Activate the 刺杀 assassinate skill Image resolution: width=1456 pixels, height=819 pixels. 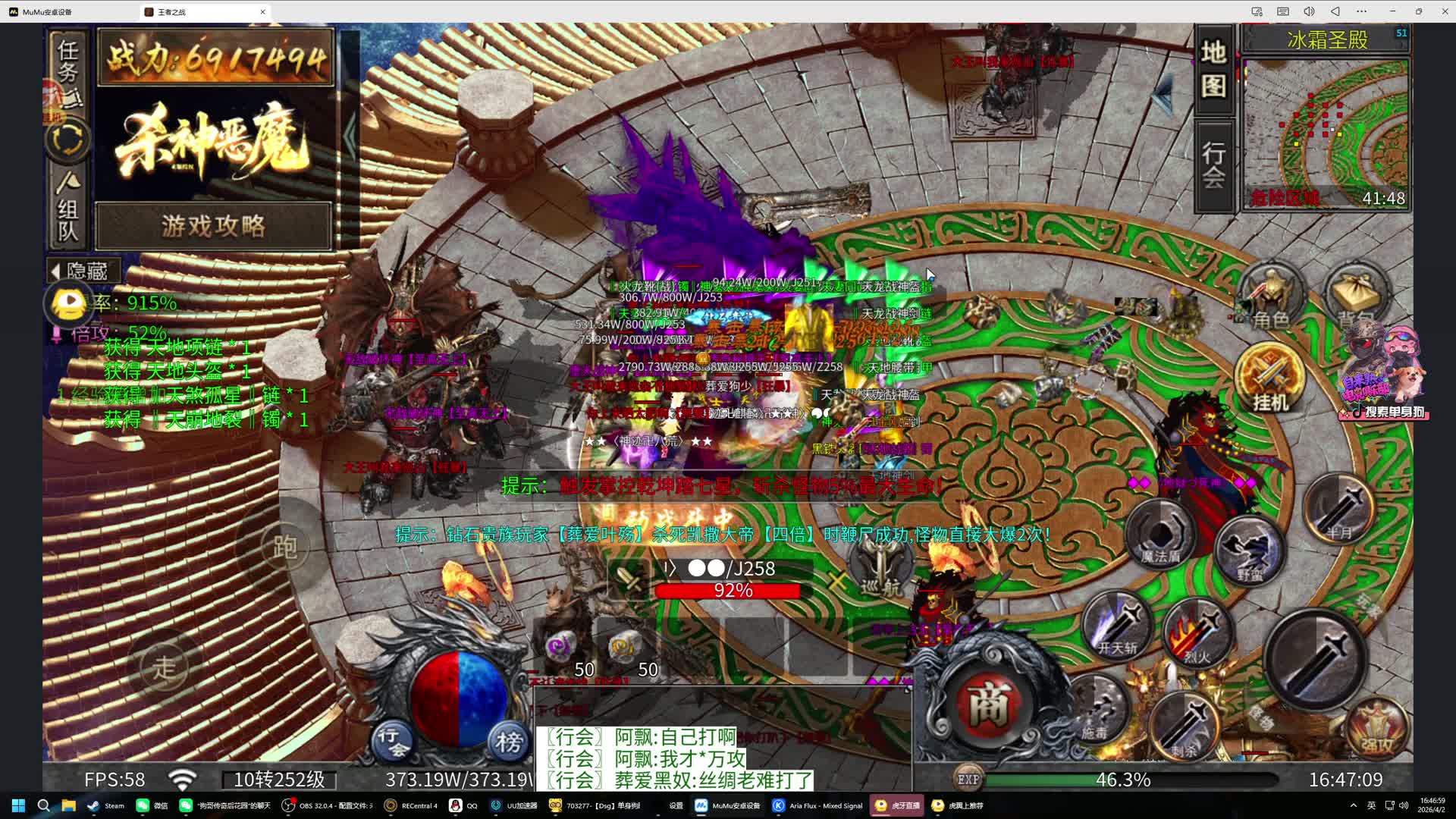[x=1185, y=729]
